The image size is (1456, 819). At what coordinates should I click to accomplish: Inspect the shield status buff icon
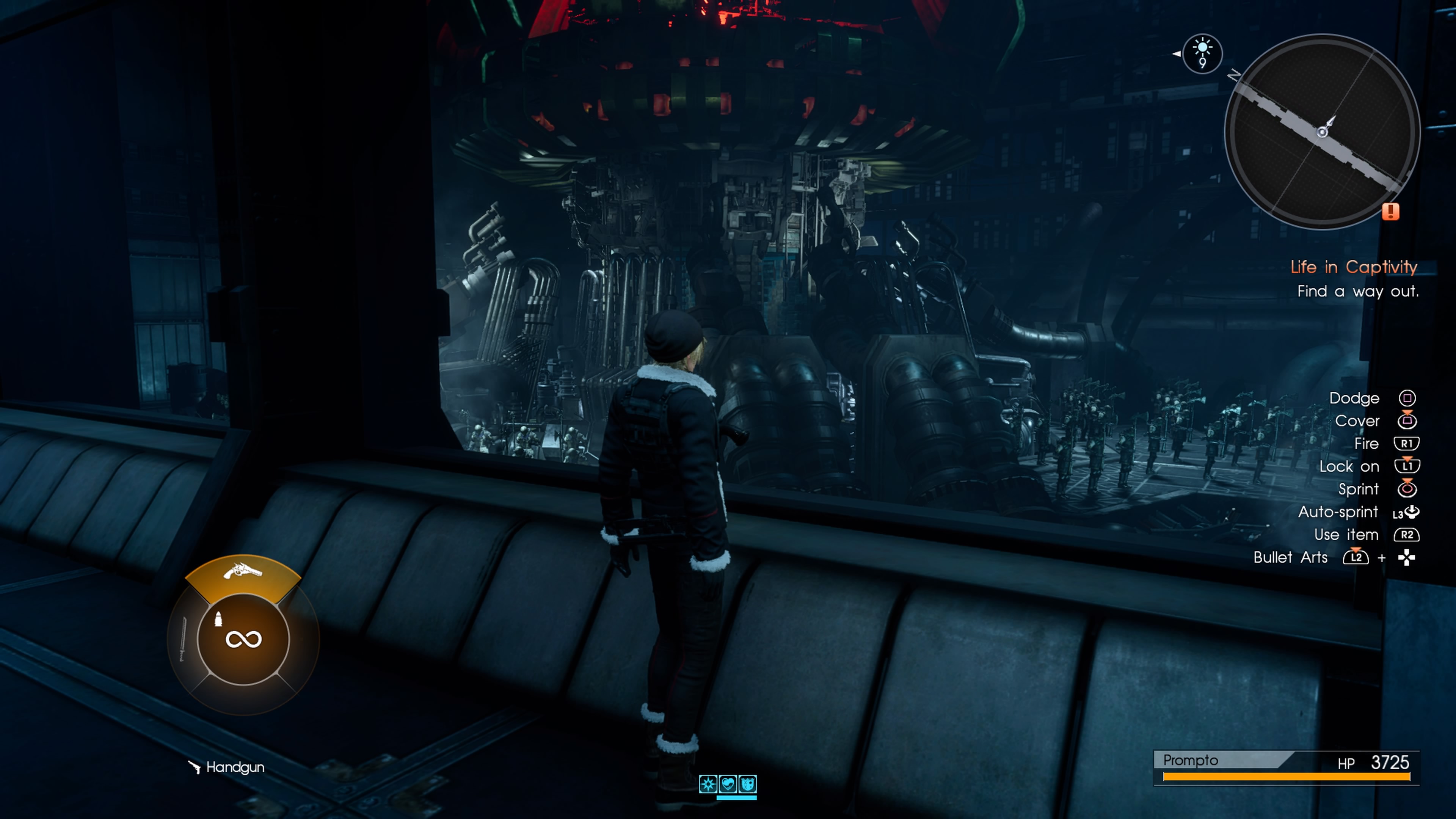coord(748,784)
